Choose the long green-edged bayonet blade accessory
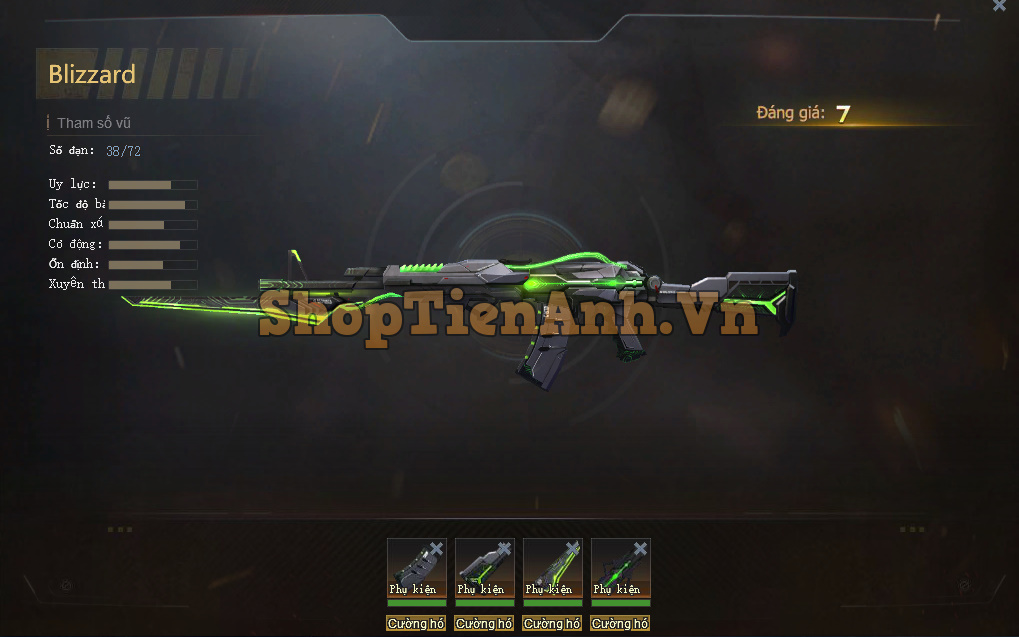This screenshot has height=637, width=1019. pos(549,567)
